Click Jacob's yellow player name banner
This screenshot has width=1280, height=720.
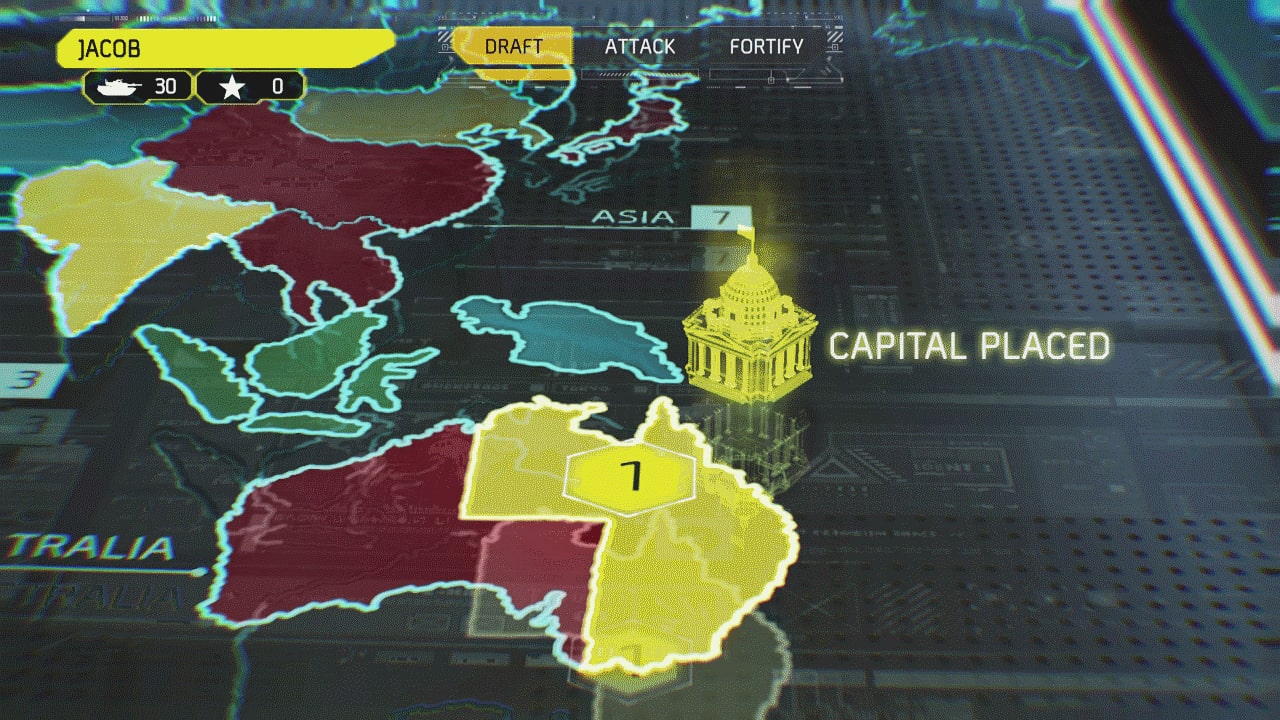click(225, 44)
